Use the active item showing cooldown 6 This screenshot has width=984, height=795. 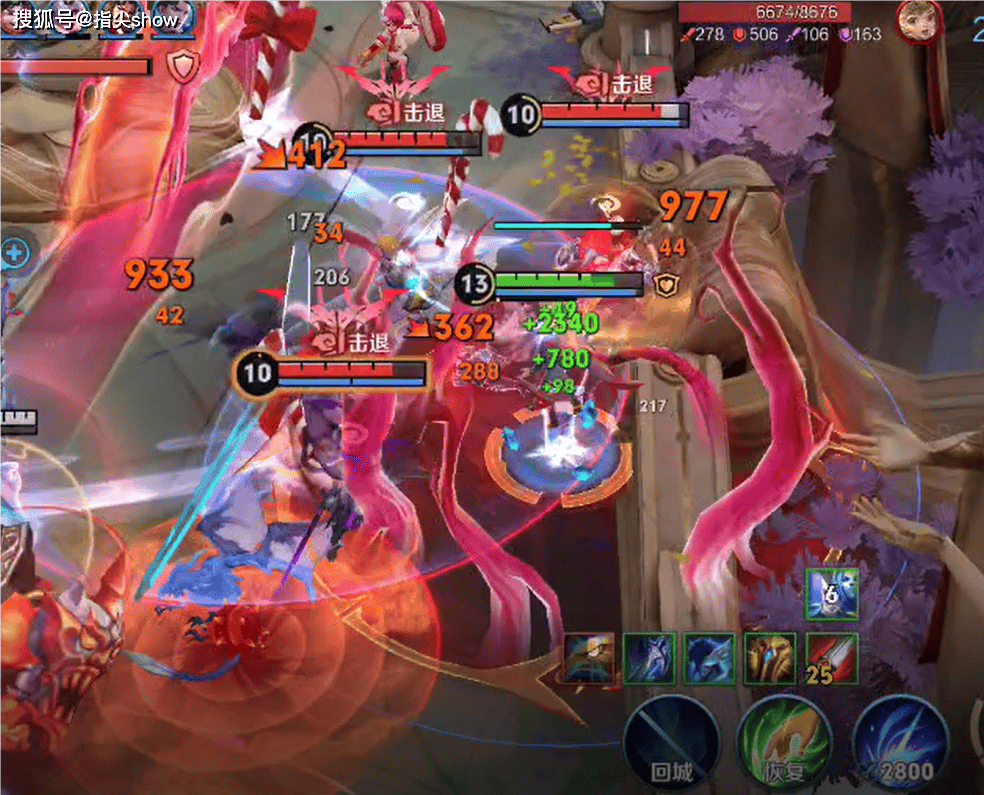(831, 595)
